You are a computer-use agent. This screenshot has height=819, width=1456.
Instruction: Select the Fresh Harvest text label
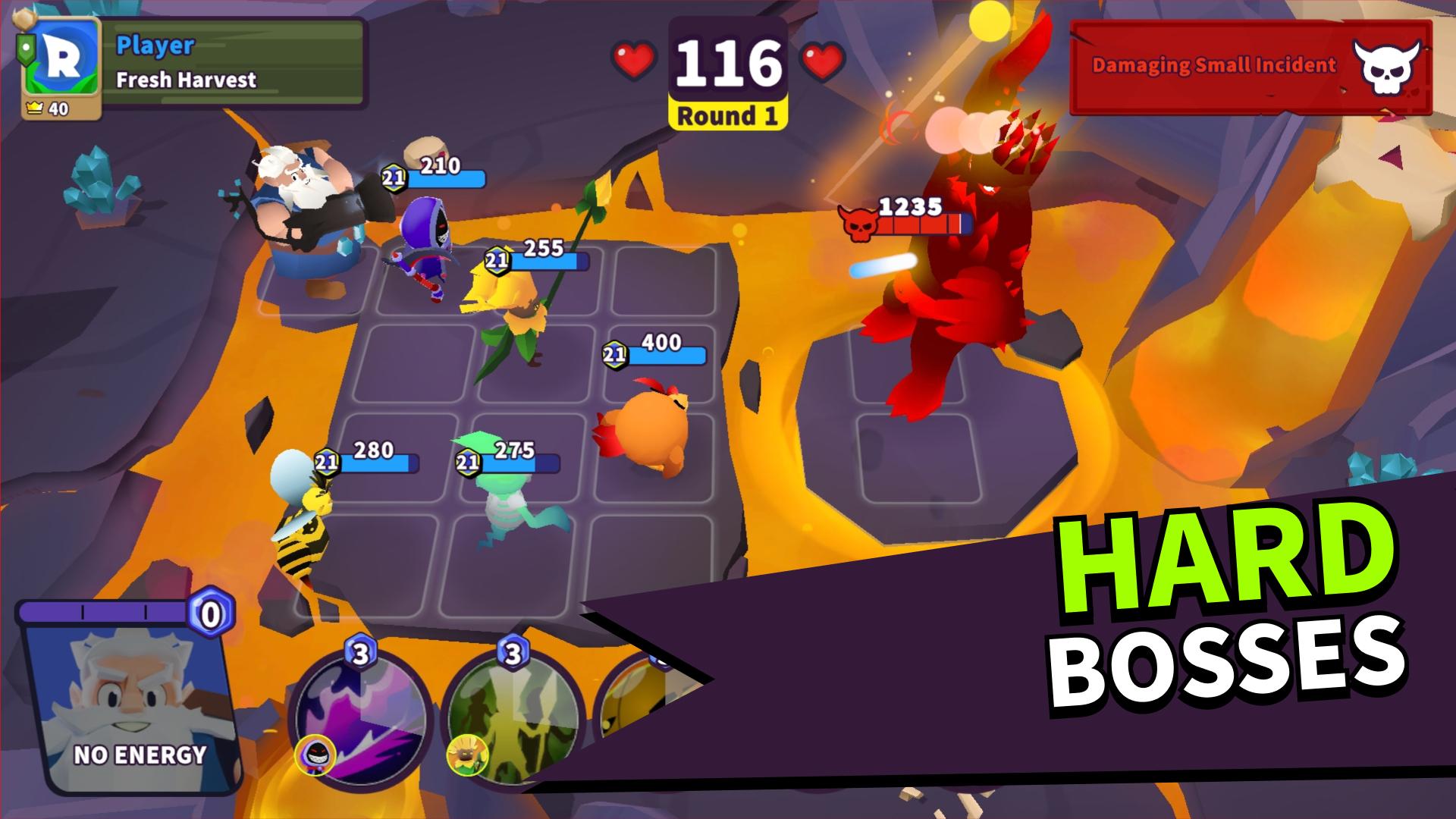coord(185,77)
